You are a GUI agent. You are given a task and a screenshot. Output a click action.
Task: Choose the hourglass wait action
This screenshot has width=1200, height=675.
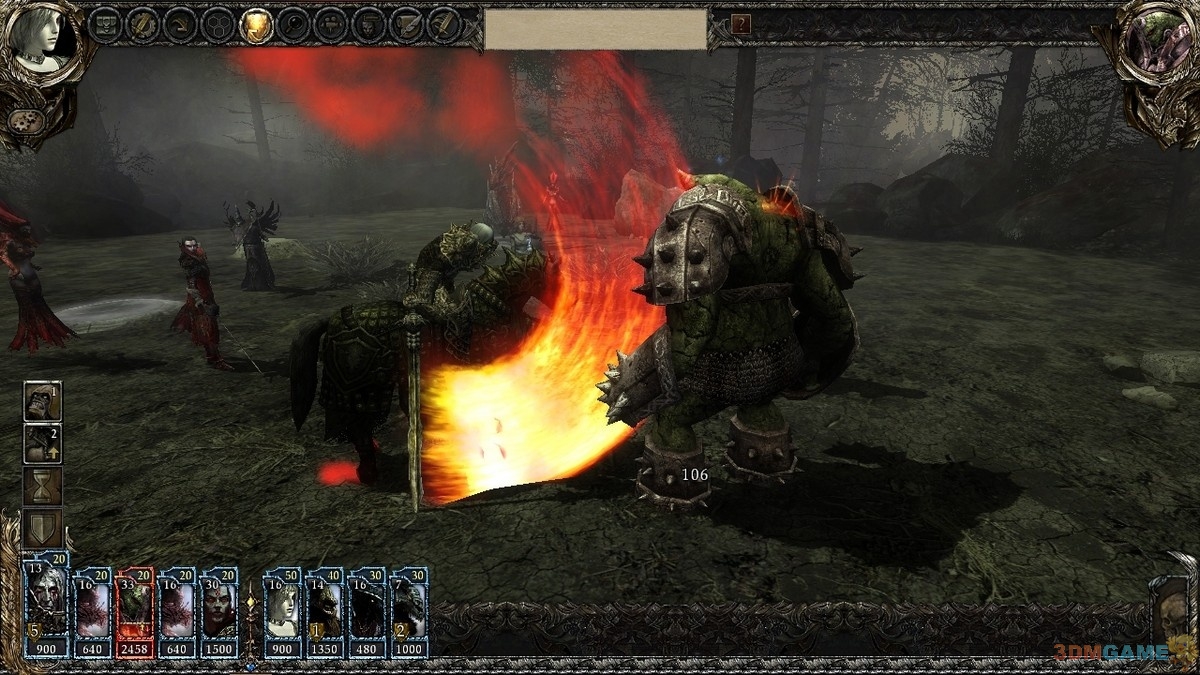pos(43,487)
